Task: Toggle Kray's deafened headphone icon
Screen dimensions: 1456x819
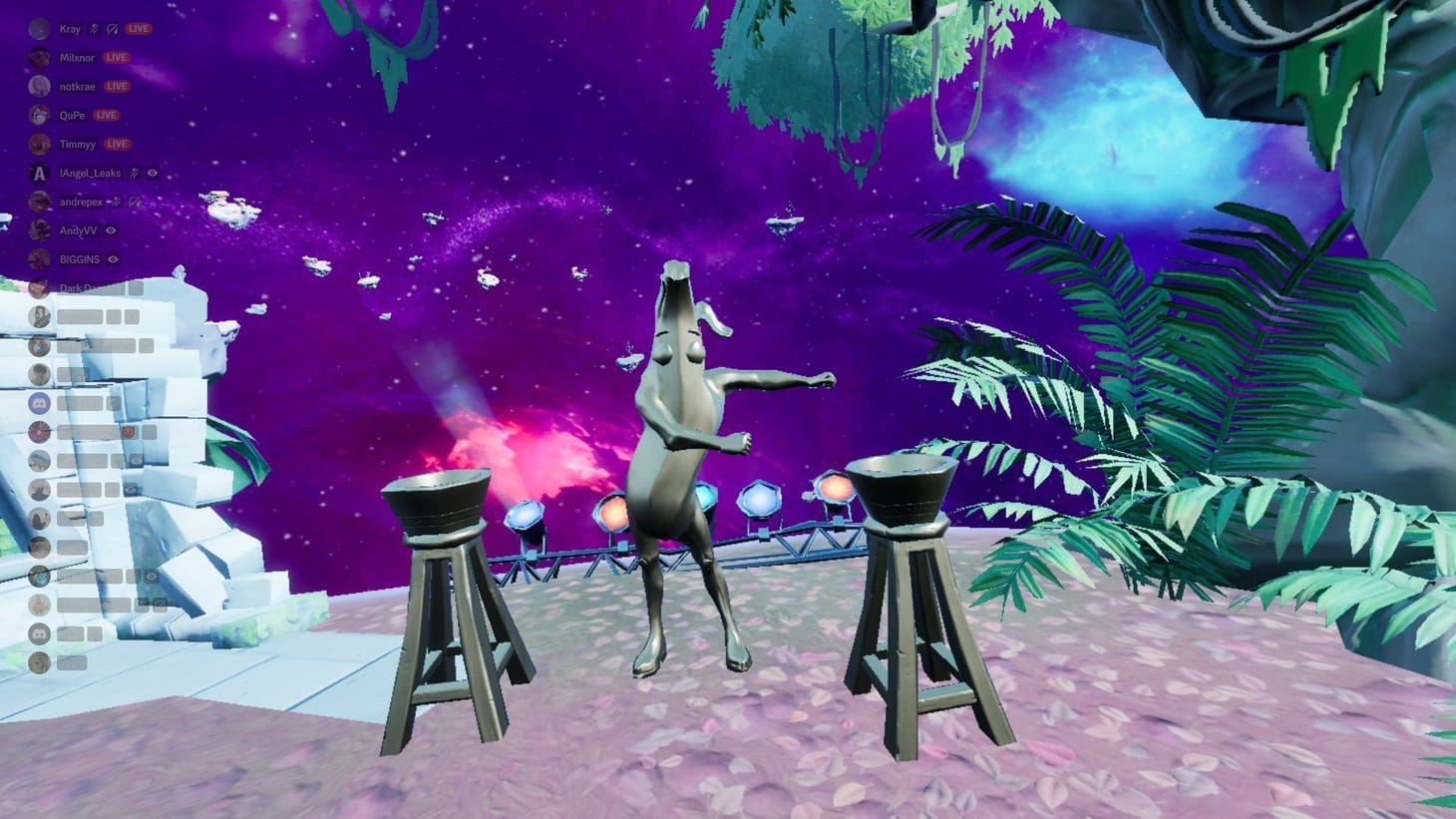Action: (x=110, y=29)
